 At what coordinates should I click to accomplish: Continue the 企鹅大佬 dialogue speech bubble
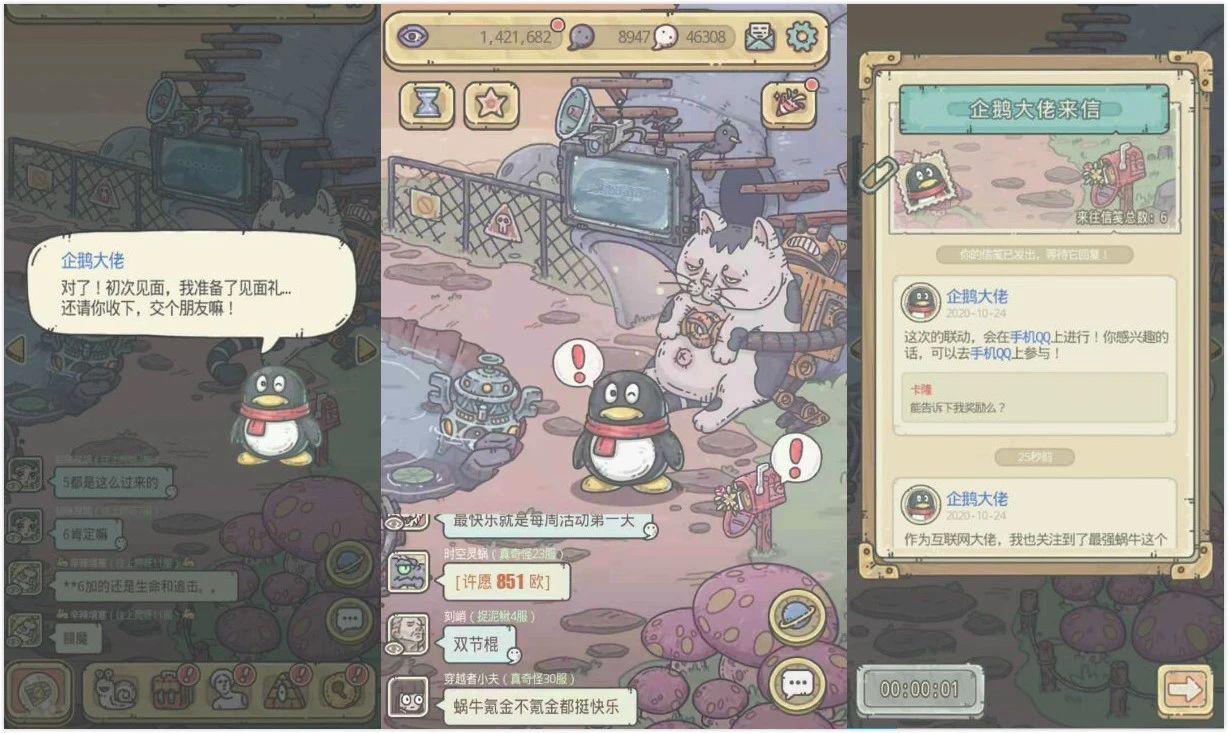pyautogui.click(x=190, y=283)
